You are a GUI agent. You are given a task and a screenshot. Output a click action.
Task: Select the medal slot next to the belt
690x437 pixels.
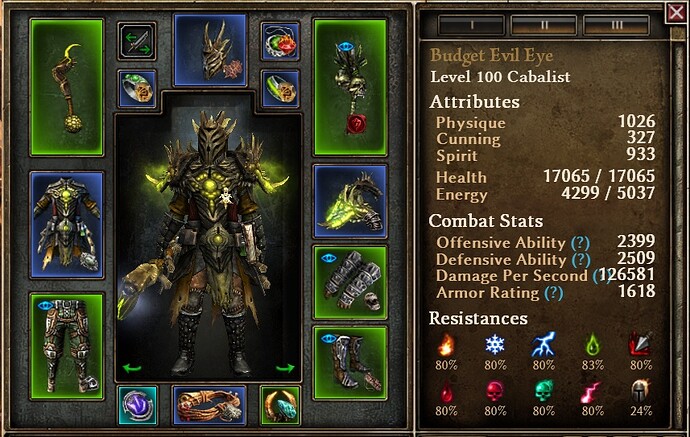point(280,405)
